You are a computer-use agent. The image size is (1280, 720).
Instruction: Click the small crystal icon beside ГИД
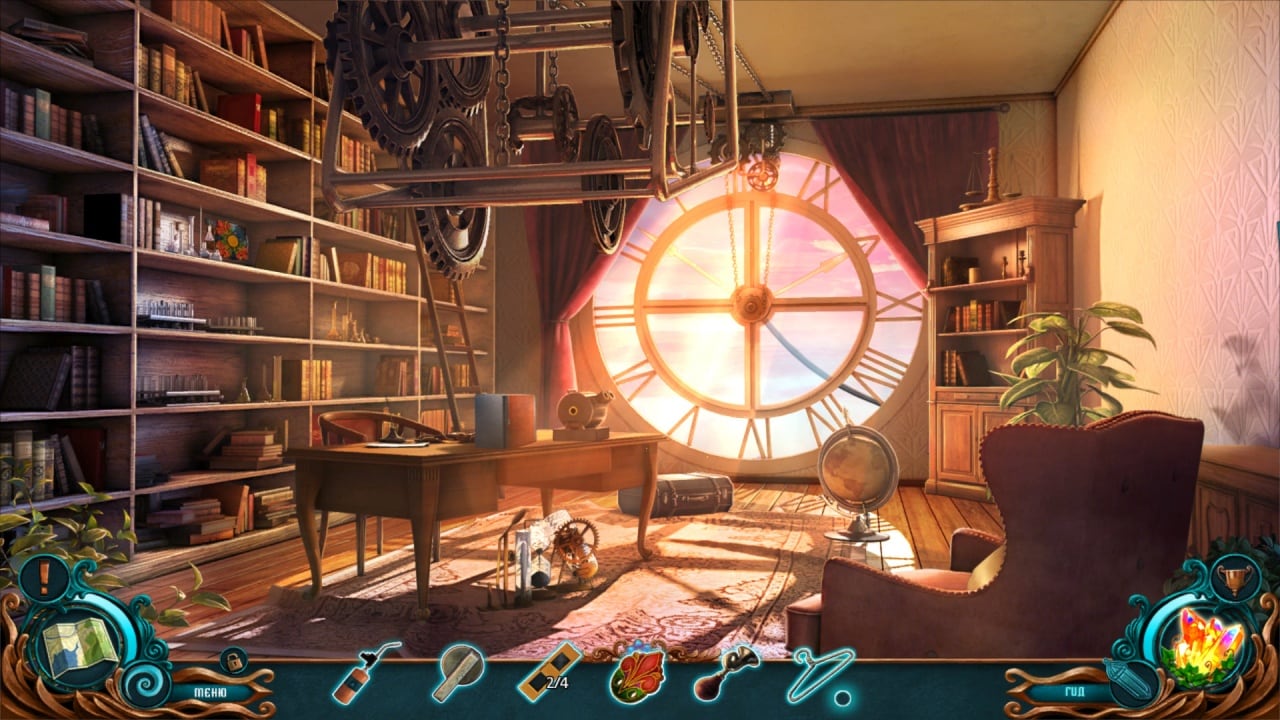click(x=1131, y=681)
